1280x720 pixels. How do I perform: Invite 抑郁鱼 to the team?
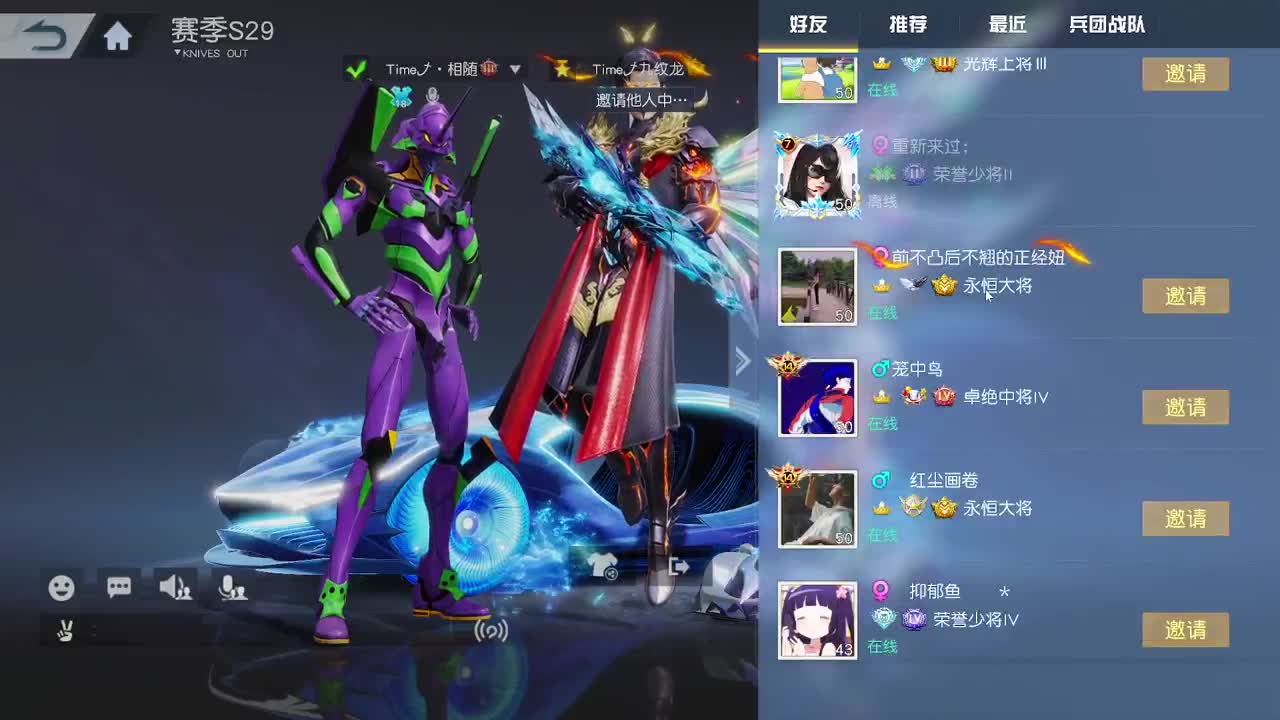point(1185,629)
